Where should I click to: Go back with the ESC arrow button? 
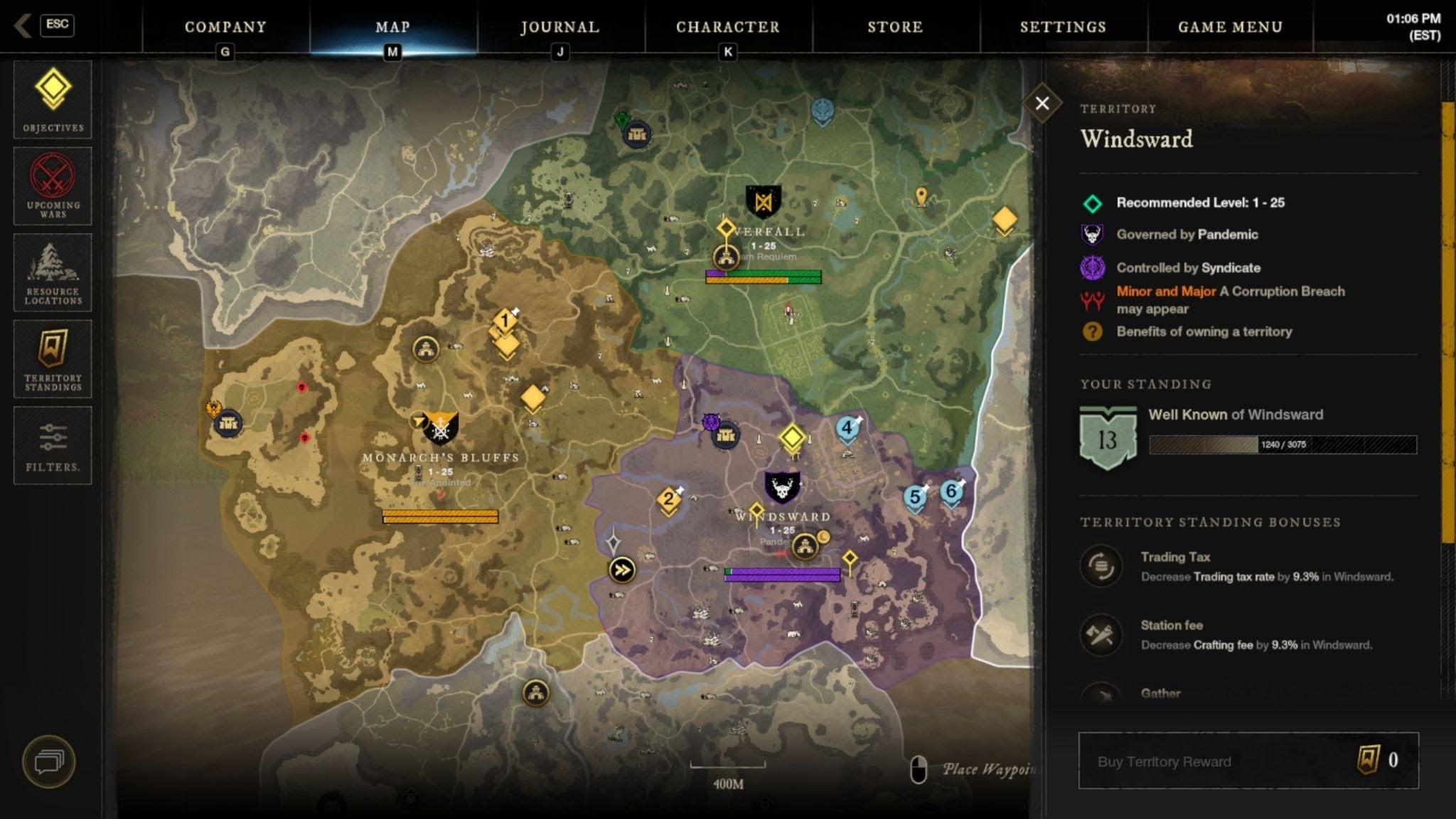pyautogui.click(x=44, y=26)
